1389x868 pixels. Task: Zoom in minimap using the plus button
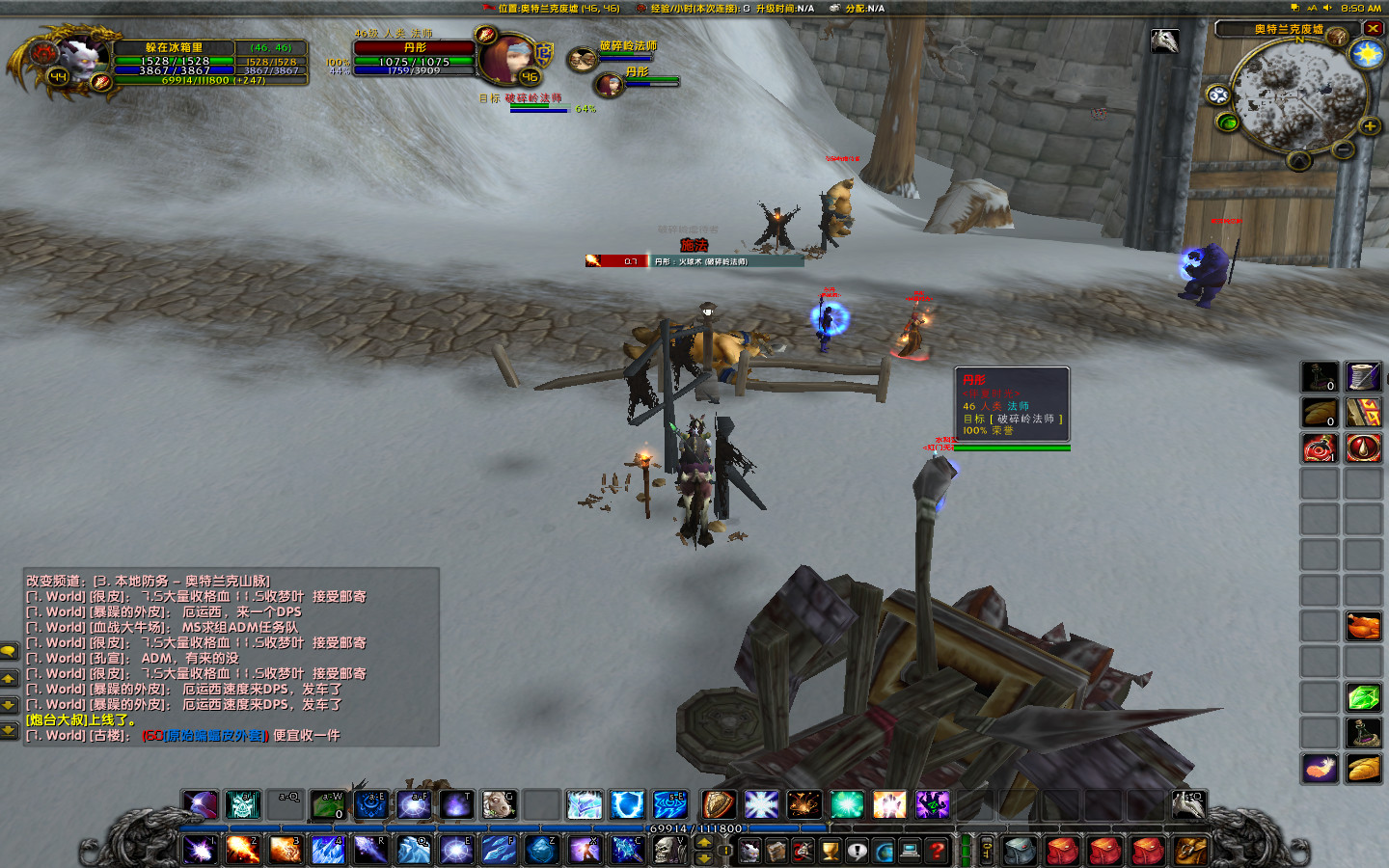(x=1369, y=125)
